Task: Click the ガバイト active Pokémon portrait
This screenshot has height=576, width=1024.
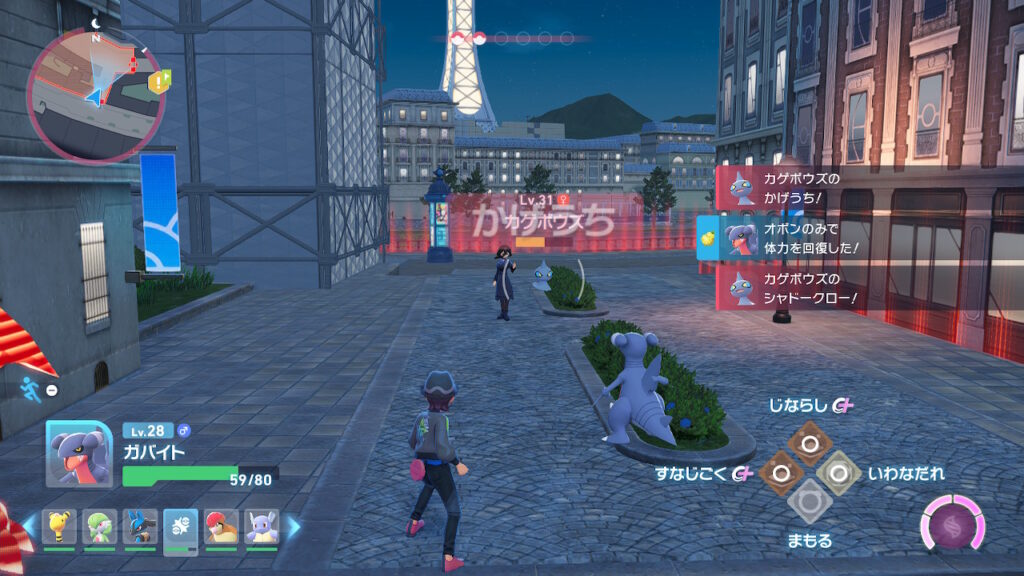Action: (x=79, y=454)
